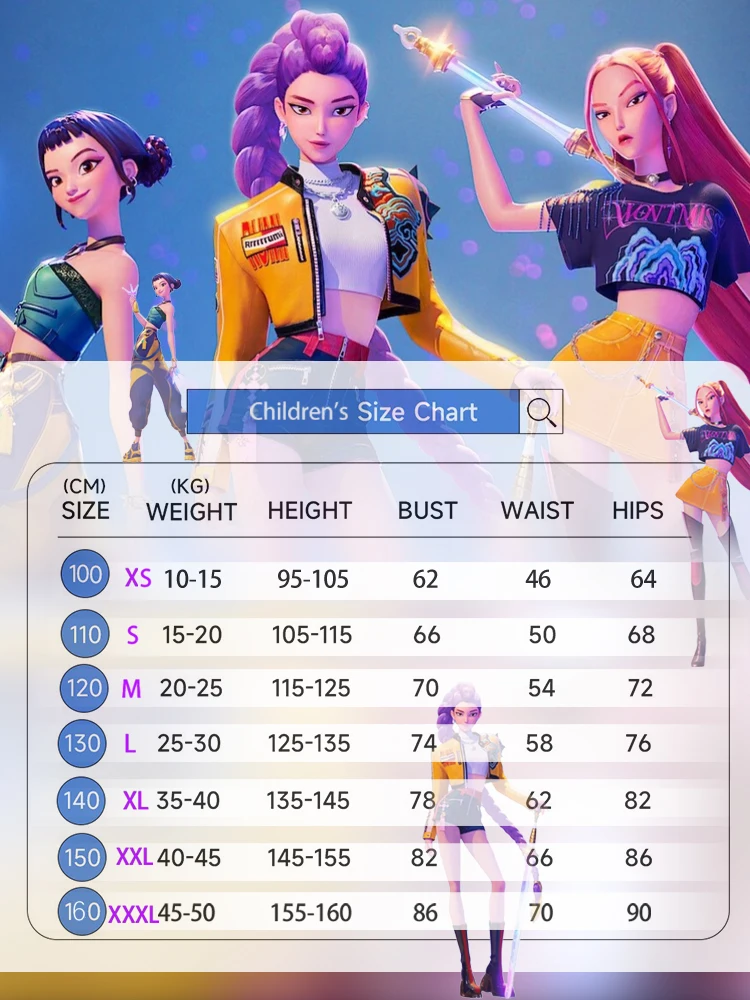Pick the size 120 circle badge
This screenshot has height=1000, width=750.
coord(84,688)
